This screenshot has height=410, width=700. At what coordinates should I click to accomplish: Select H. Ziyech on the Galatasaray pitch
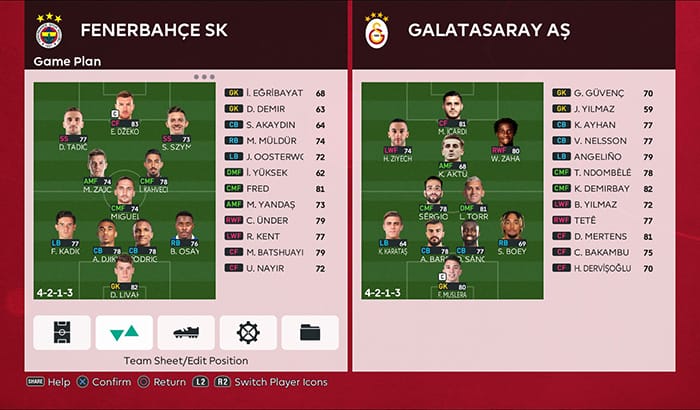[x=397, y=137]
